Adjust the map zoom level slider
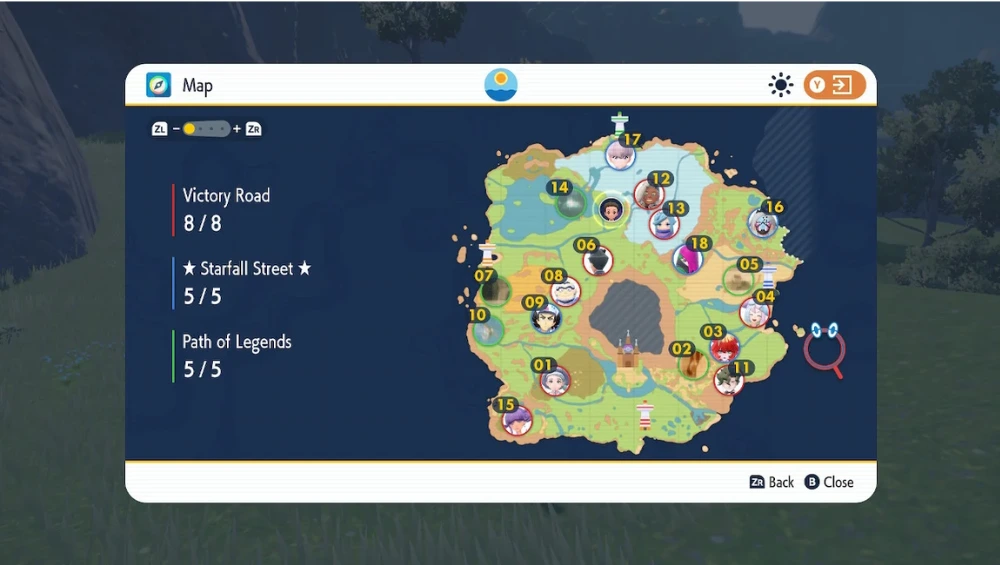 (x=206, y=129)
